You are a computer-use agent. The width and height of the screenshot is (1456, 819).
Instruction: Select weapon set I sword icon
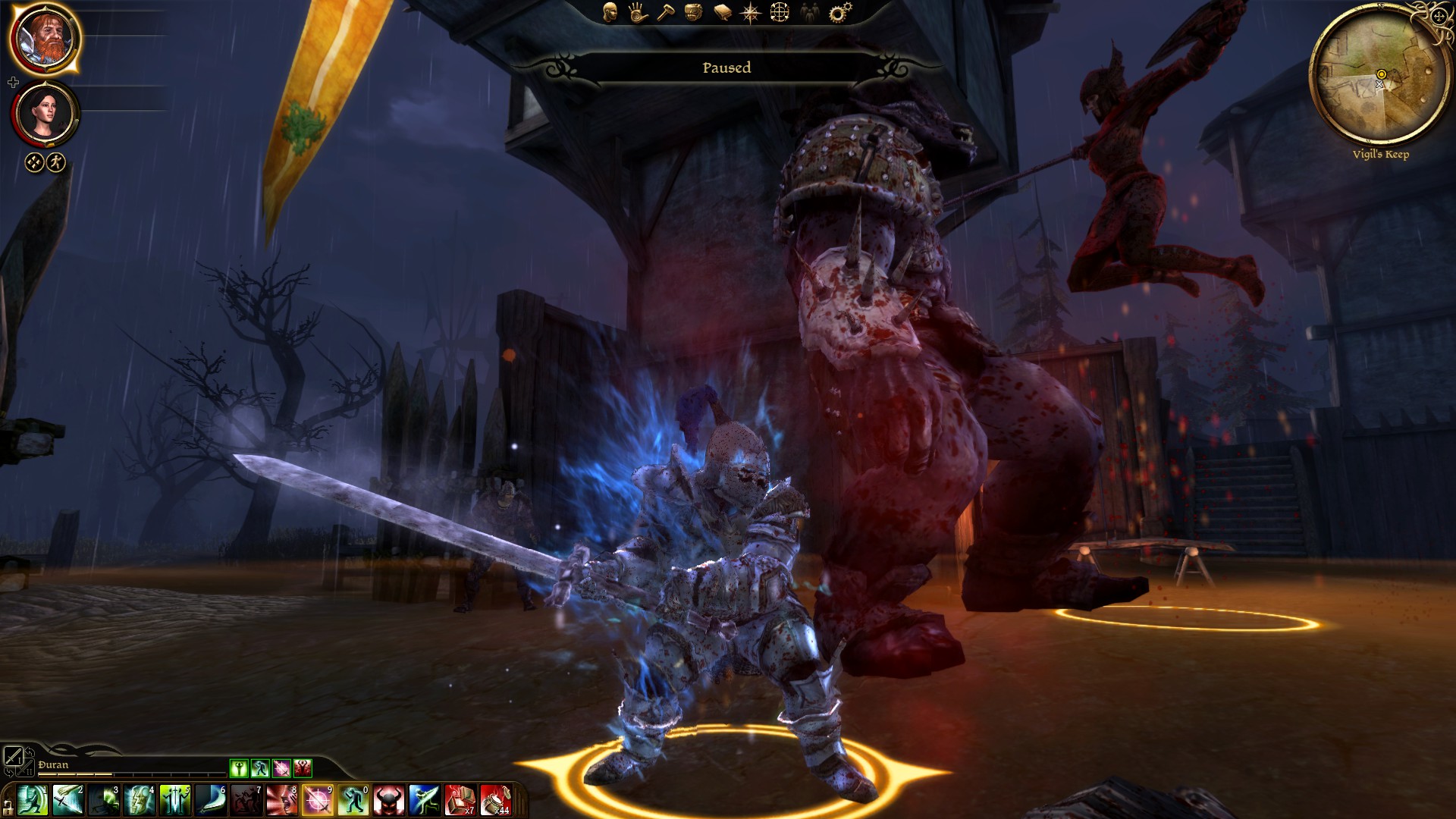click(13, 755)
